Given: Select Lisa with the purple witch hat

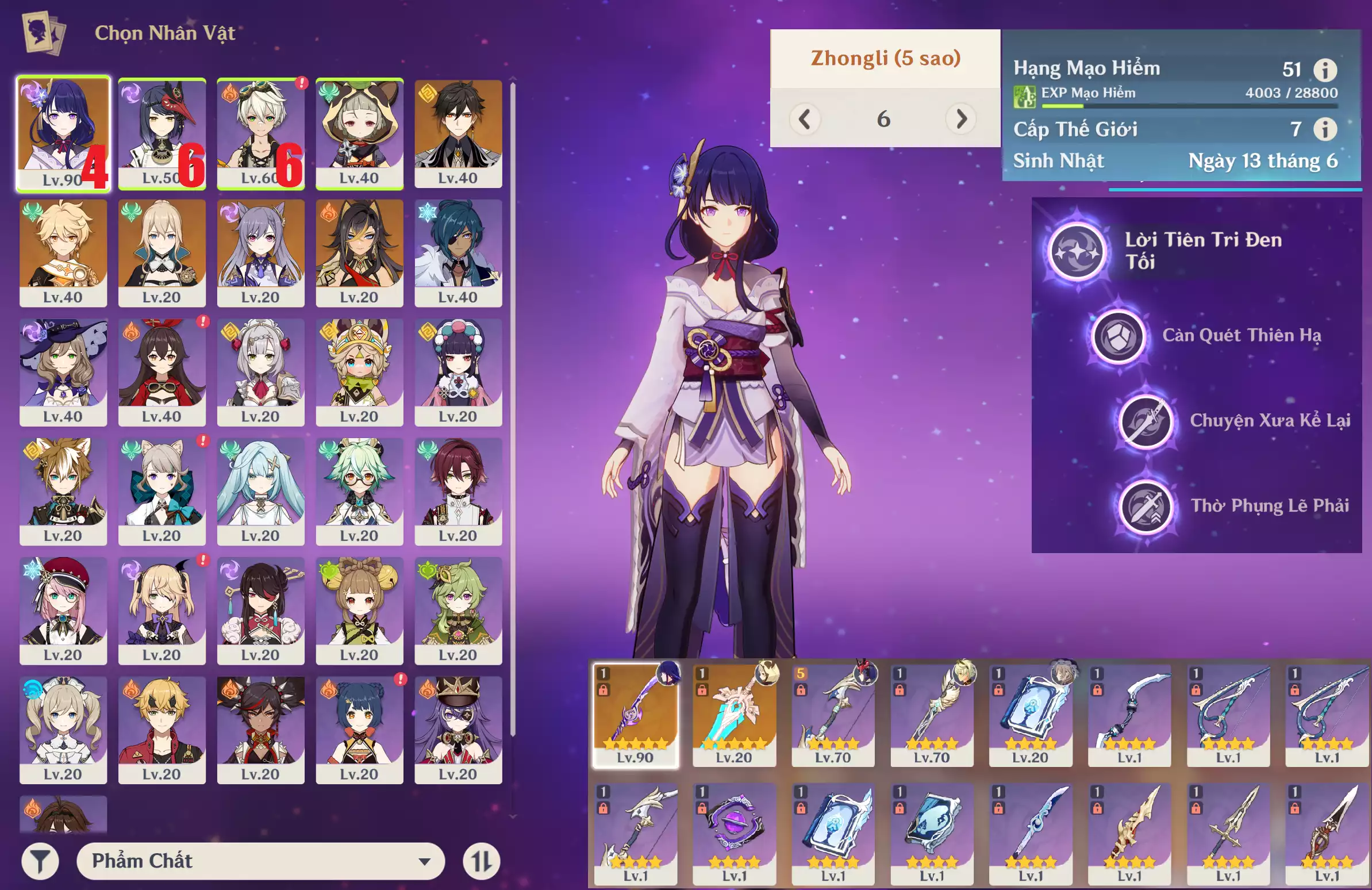Looking at the screenshot, I should point(63,372).
